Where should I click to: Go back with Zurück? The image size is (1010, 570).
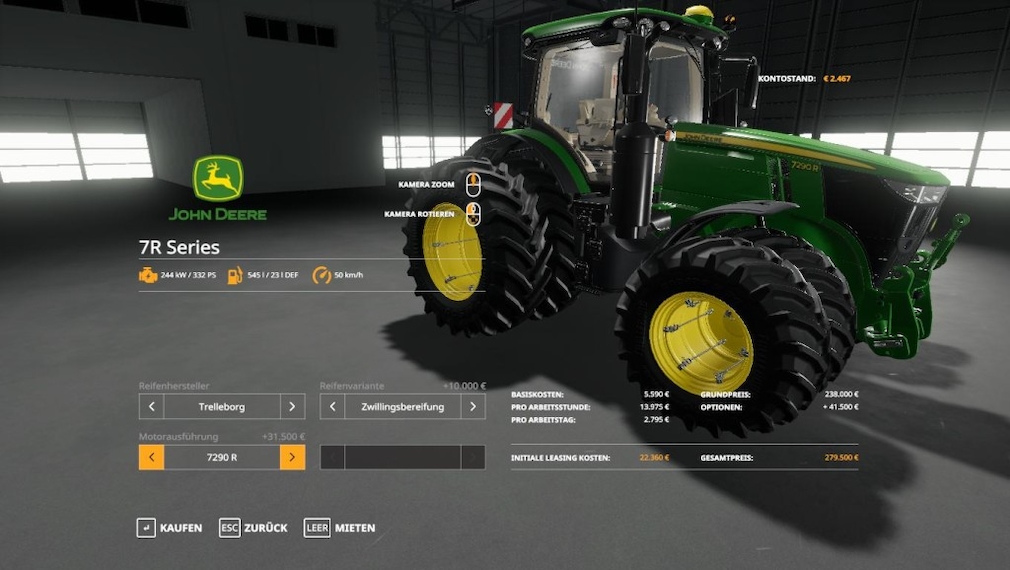click(254, 528)
